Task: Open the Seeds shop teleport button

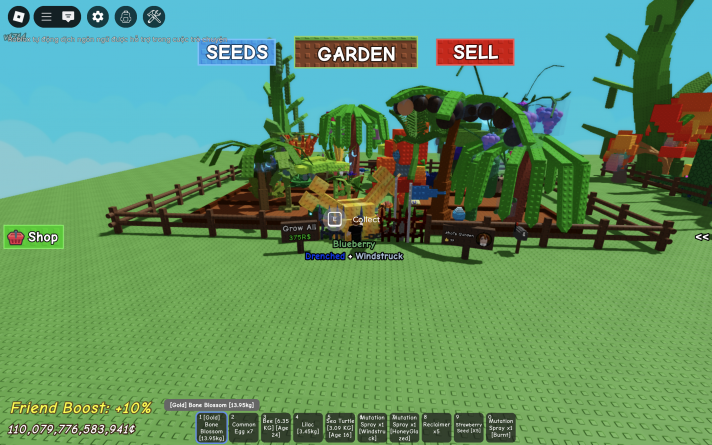Action: (x=236, y=52)
